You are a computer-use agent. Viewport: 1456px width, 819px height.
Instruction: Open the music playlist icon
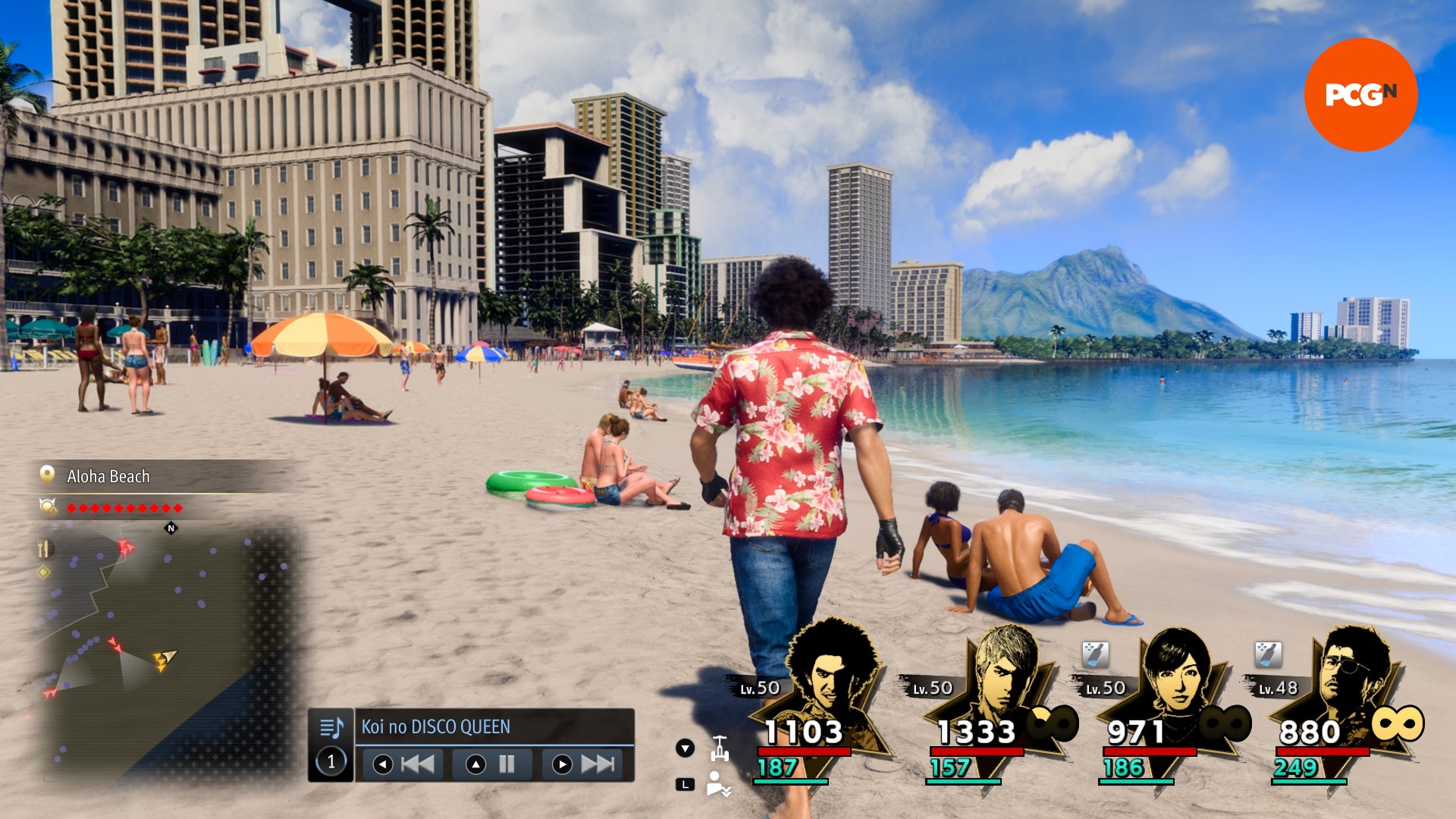[x=331, y=728]
